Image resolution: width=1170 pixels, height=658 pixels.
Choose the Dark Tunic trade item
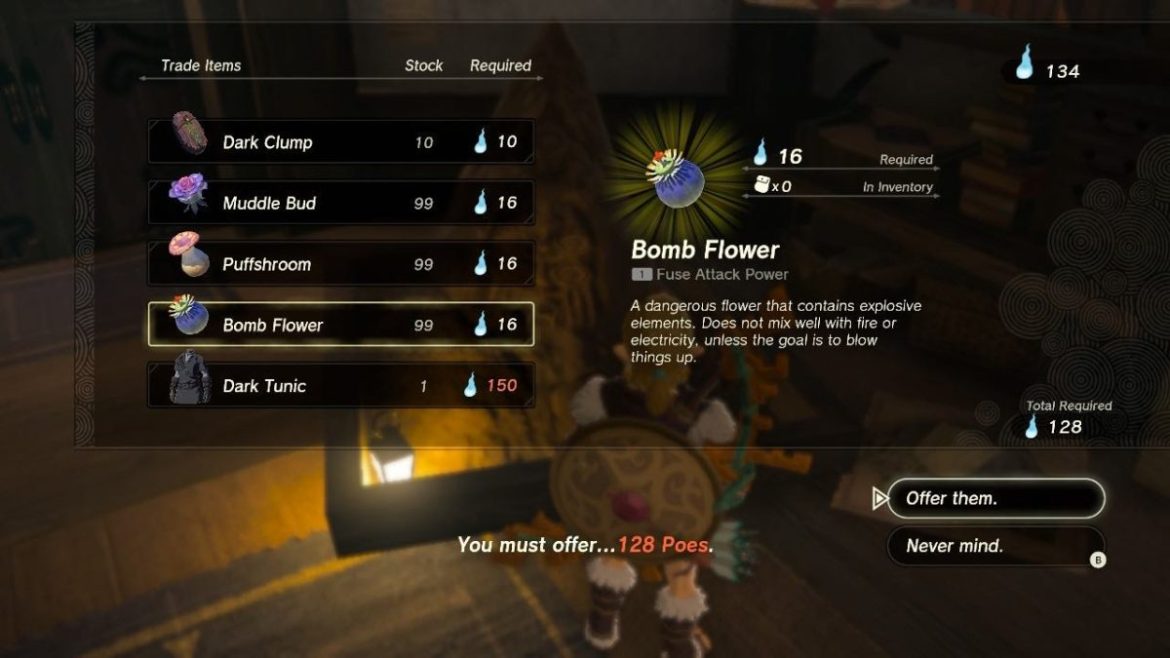tap(340, 386)
